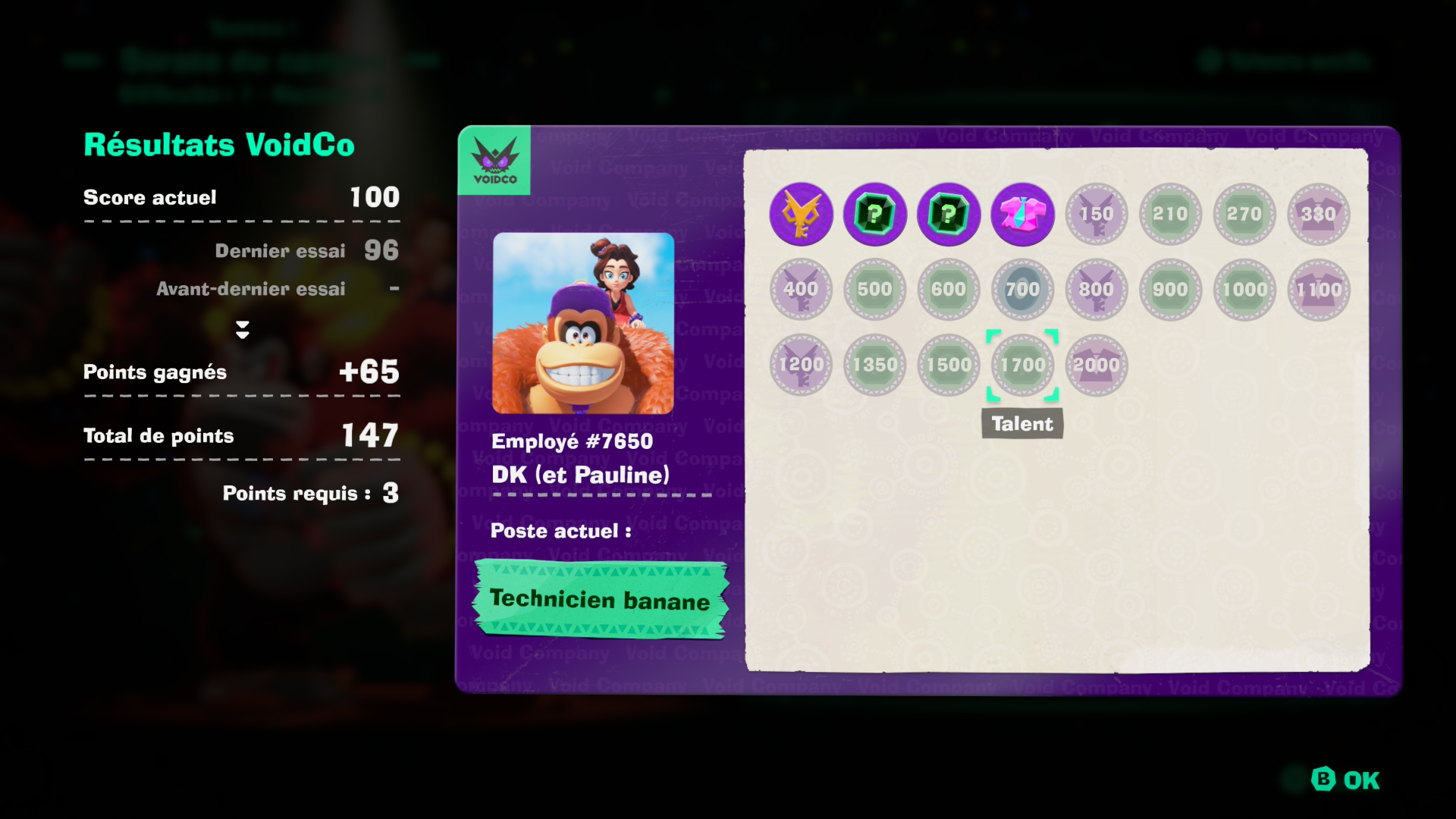Pick the 1500-point reward badge

[949, 365]
